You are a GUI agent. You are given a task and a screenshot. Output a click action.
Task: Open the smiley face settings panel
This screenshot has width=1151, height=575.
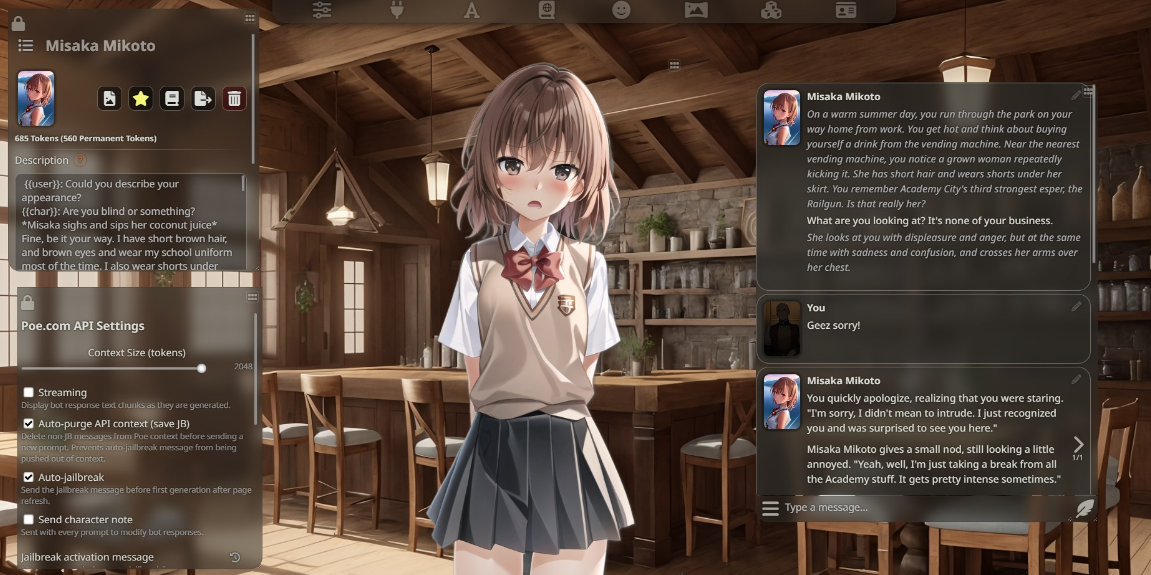pyautogui.click(x=621, y=10)
